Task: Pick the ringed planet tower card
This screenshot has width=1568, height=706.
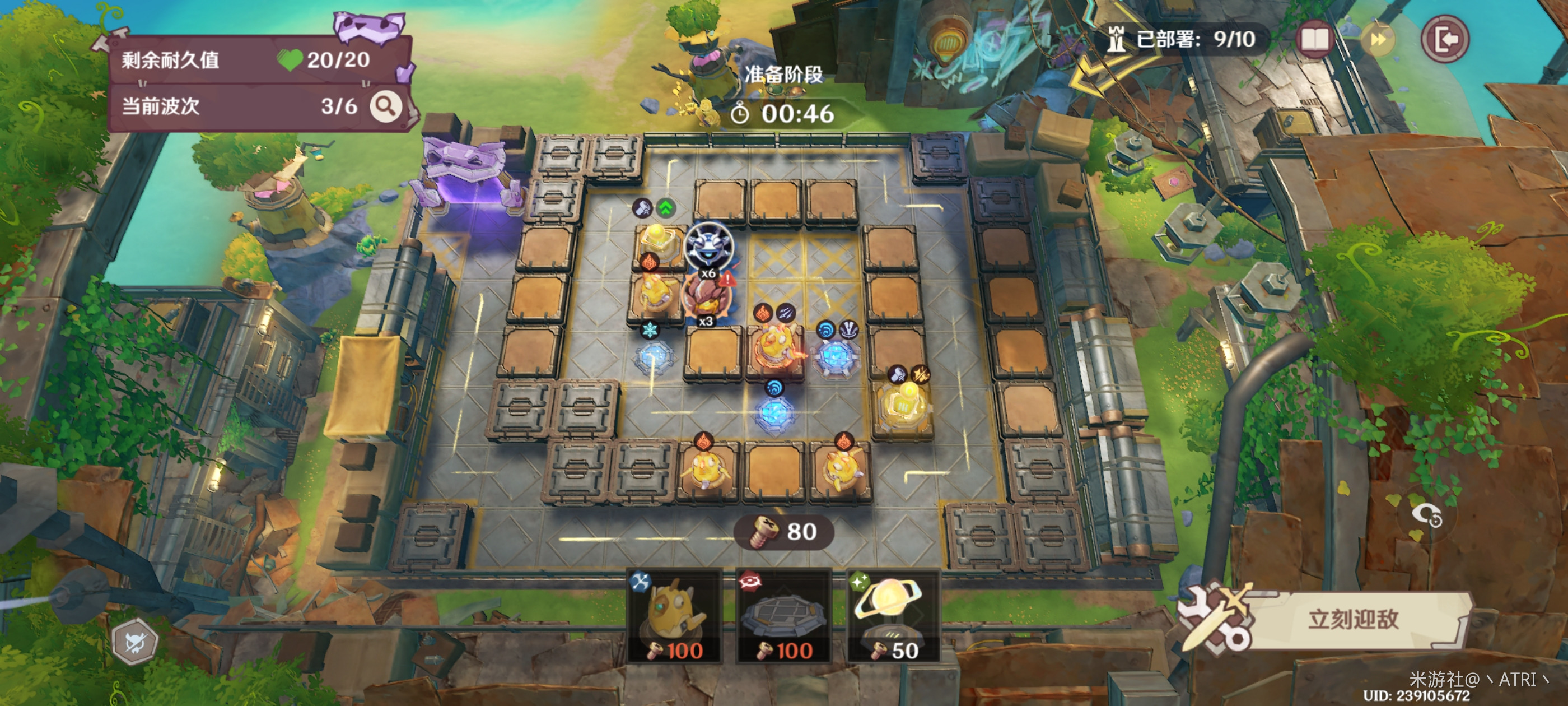Action: [x=892, y=616]
